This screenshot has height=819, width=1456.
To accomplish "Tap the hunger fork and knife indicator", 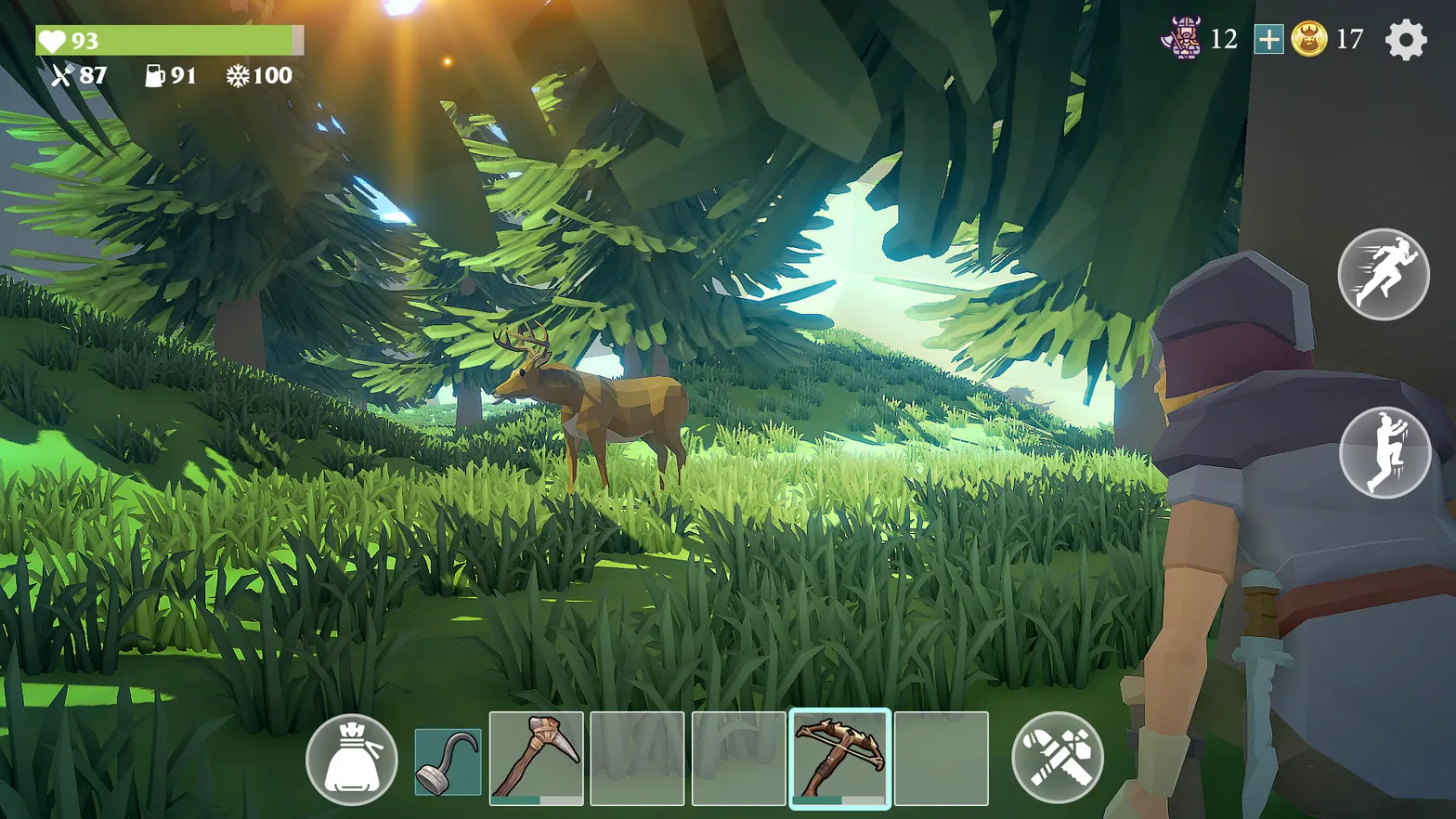I will 61,77.
